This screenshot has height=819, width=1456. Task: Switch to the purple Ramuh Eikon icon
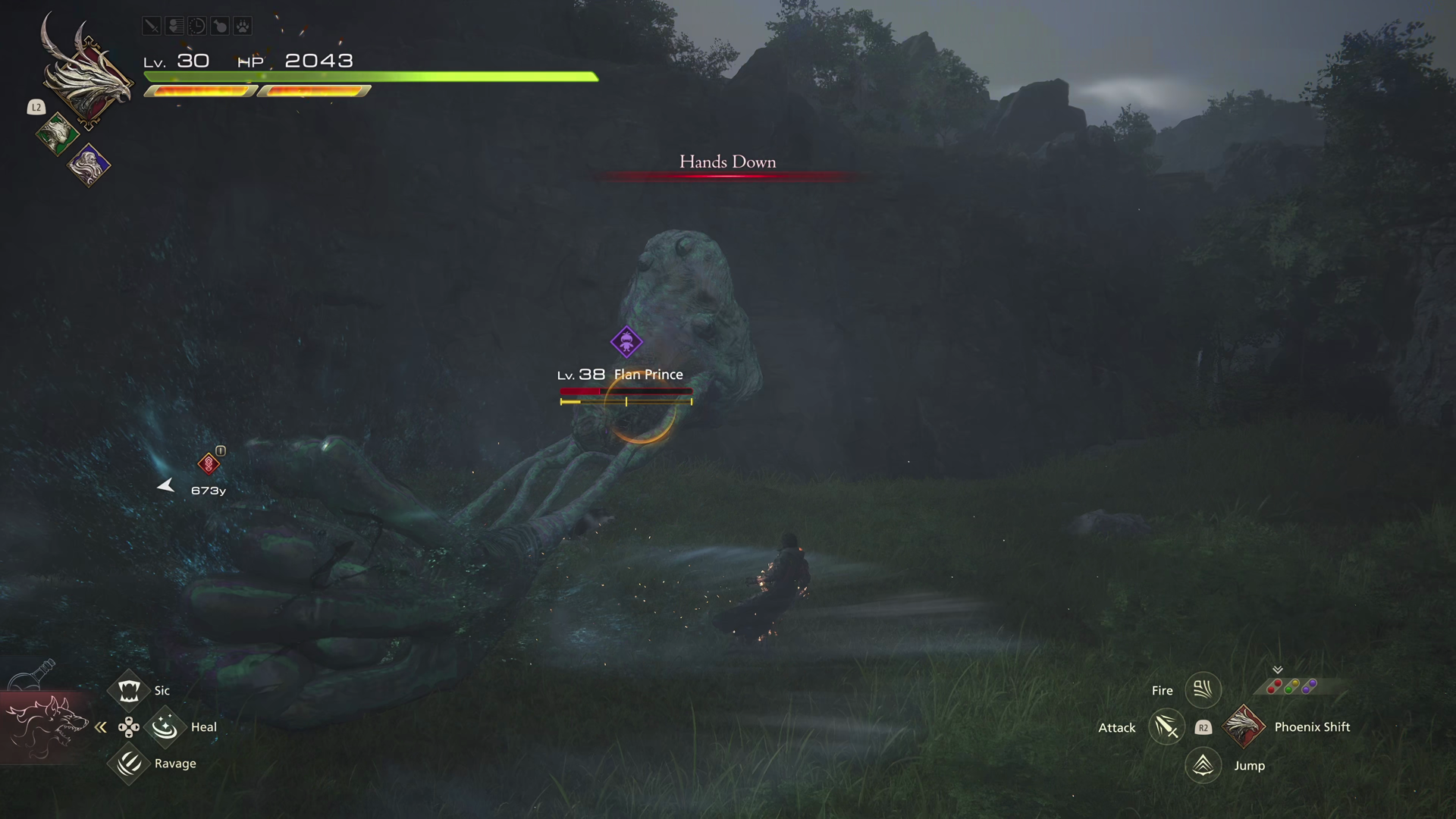[89, 165]
